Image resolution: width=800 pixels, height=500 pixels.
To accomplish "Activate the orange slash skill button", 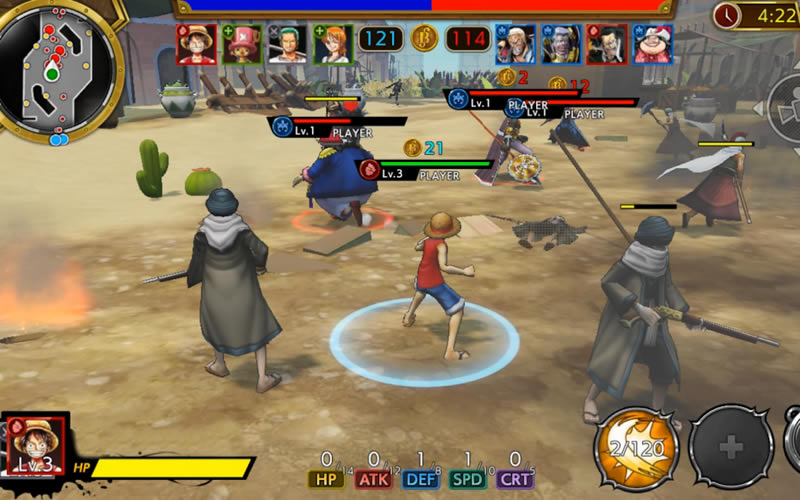I will tap(637, 445).
